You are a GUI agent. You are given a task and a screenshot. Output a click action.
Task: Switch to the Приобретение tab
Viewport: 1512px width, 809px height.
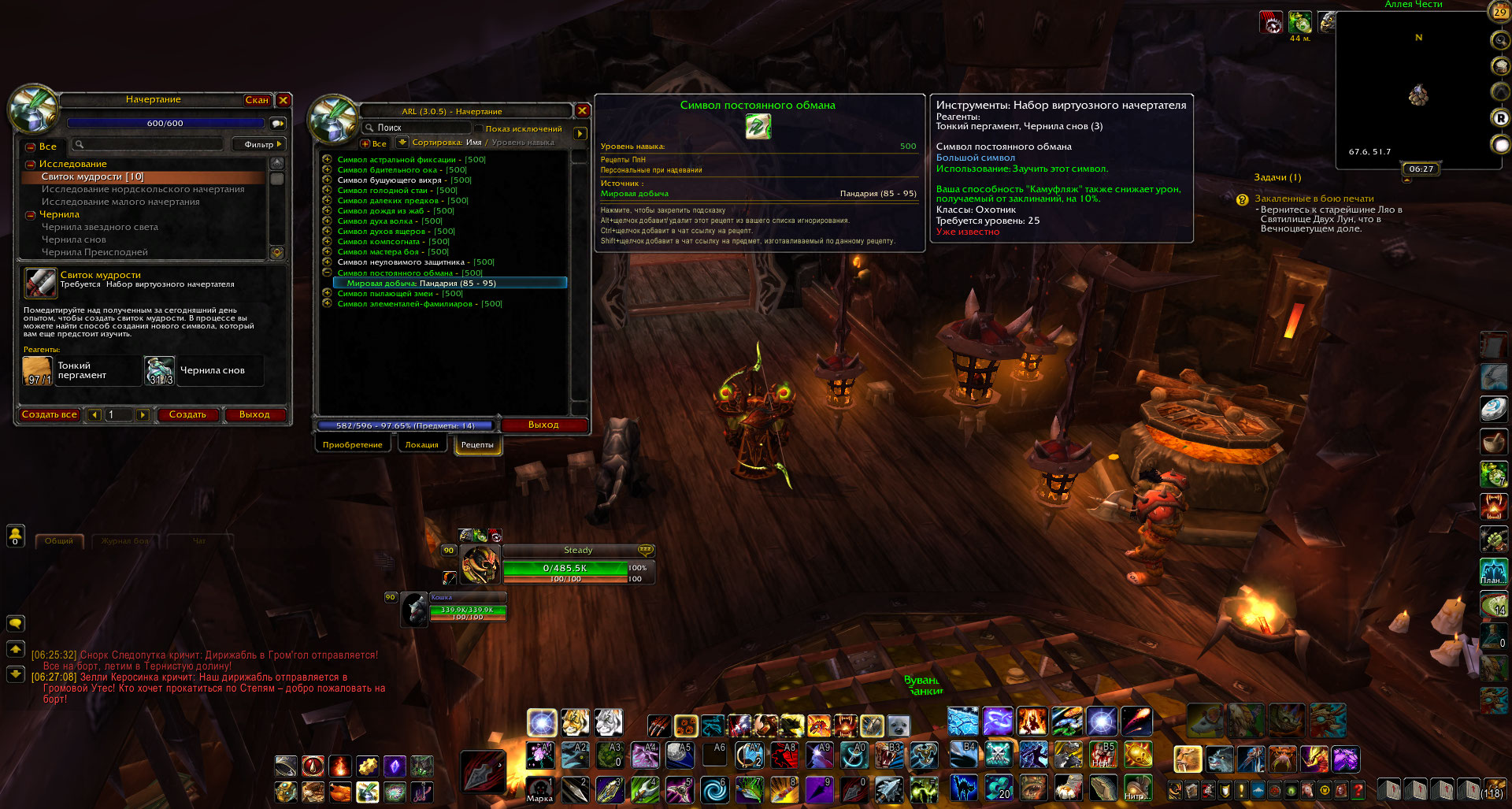[352, 445]
